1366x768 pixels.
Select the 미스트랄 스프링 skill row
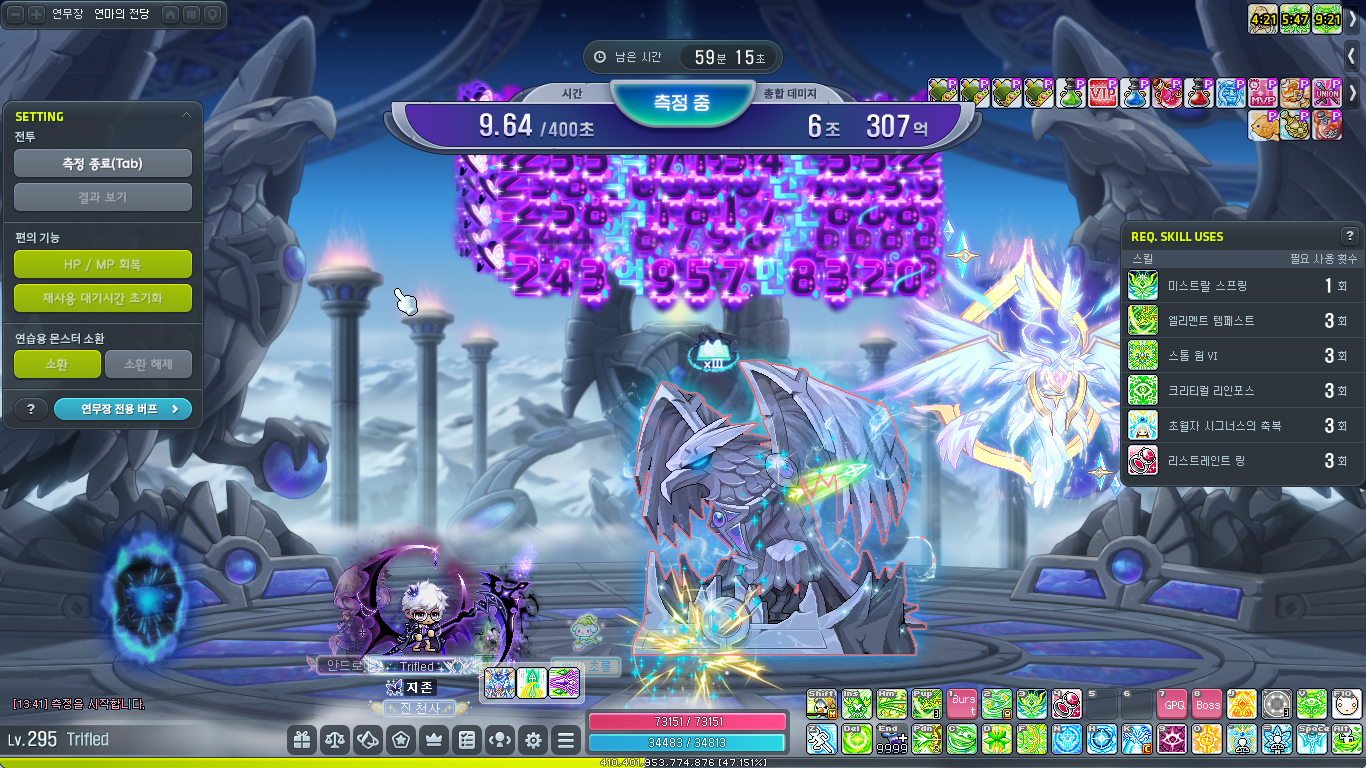[1240, 286]
